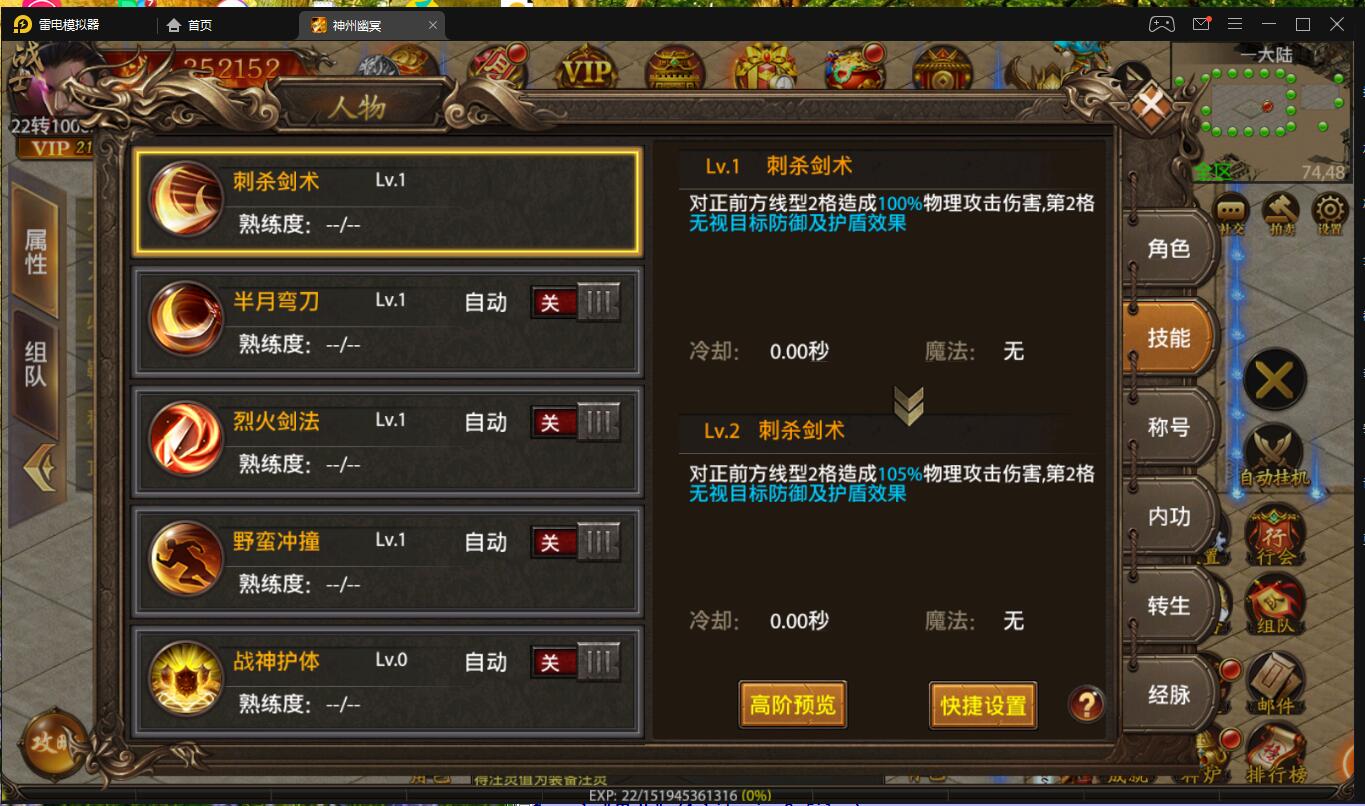Switch to the 称号 title tab

click(x=1166, y=427)
